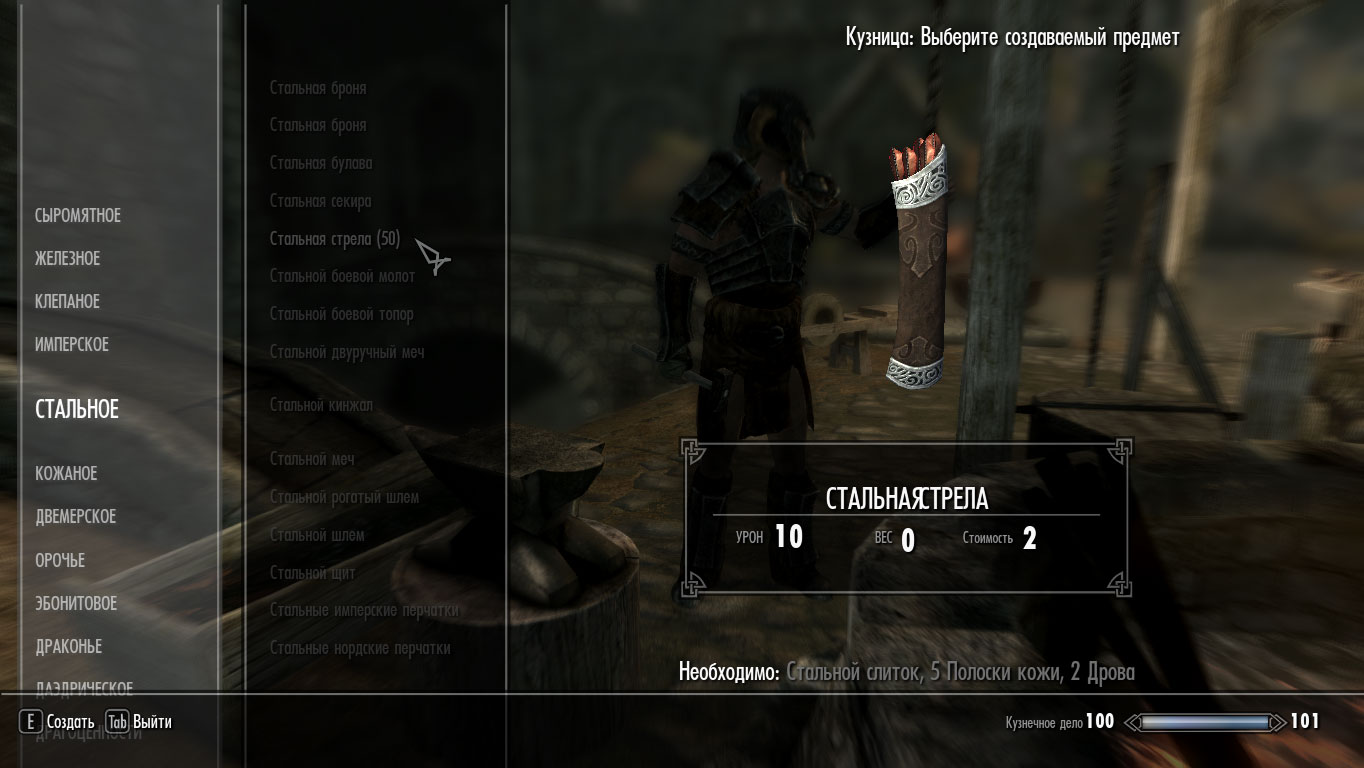
Task: Select Стальные нордские перчатки
Action: pos(360,648)
